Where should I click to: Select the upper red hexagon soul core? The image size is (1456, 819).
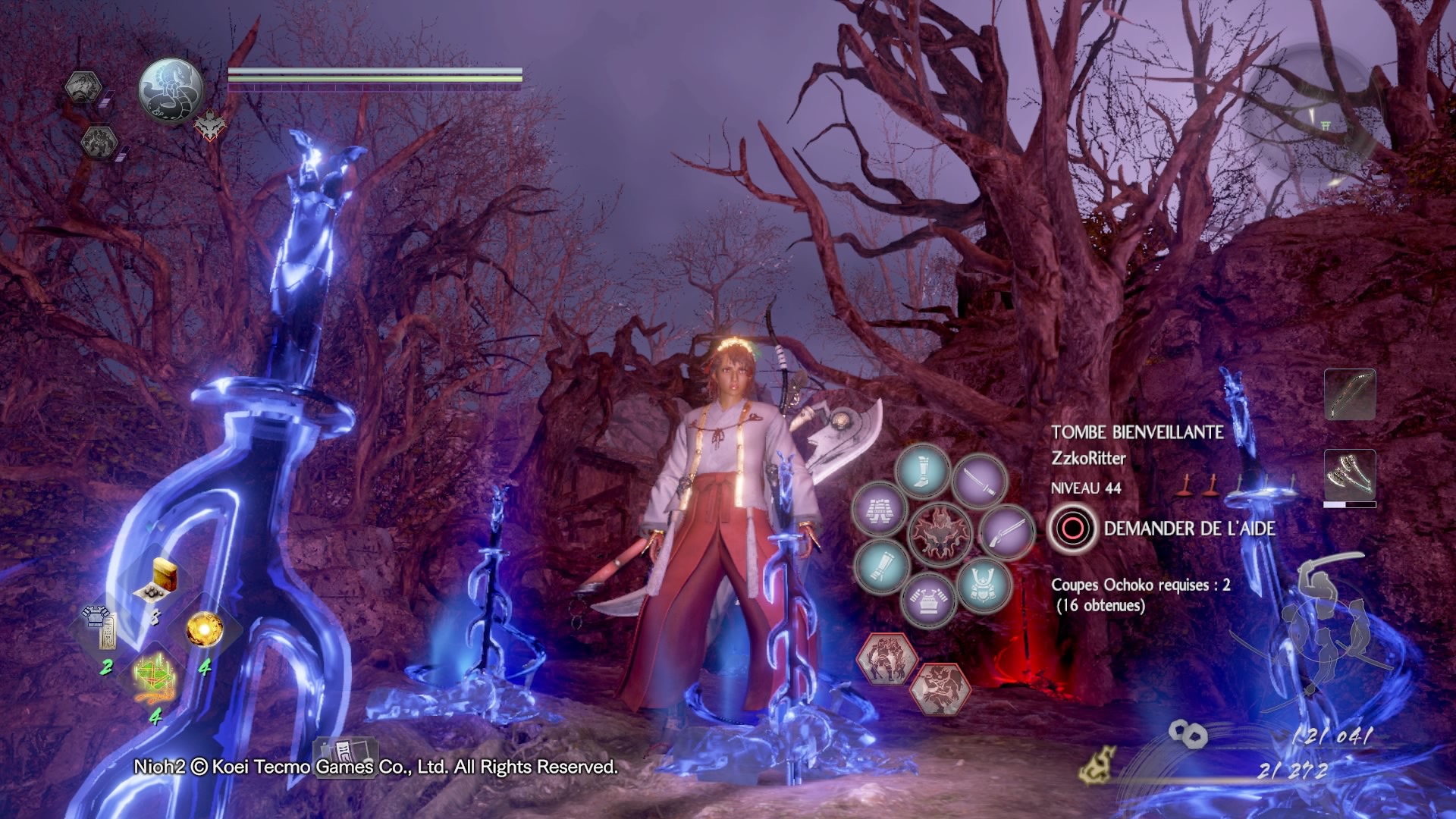coord(886,657)
